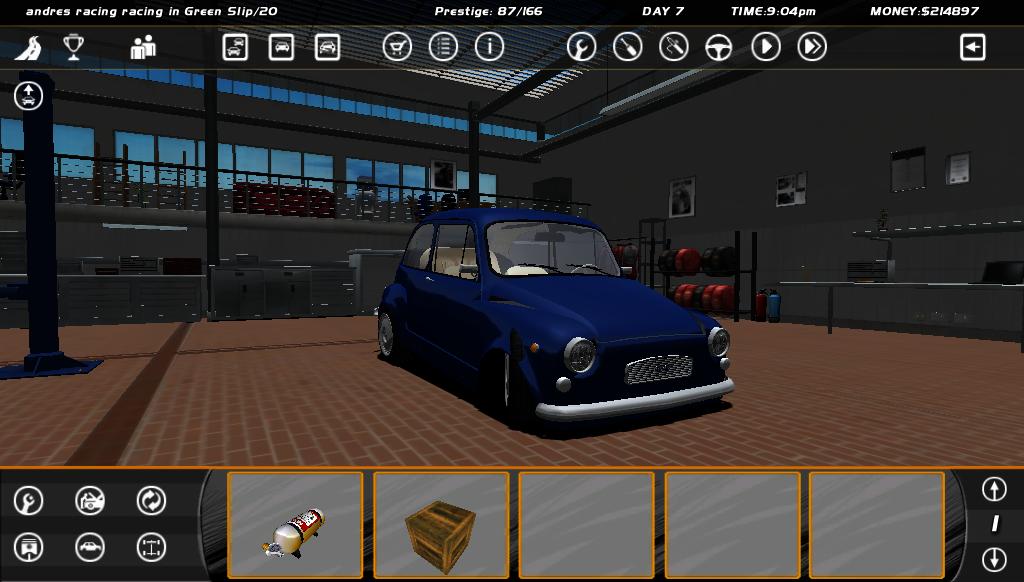Screen dimensions: 1024x582
Task: Choose the engine piston parts category
Action: [29, 547]
